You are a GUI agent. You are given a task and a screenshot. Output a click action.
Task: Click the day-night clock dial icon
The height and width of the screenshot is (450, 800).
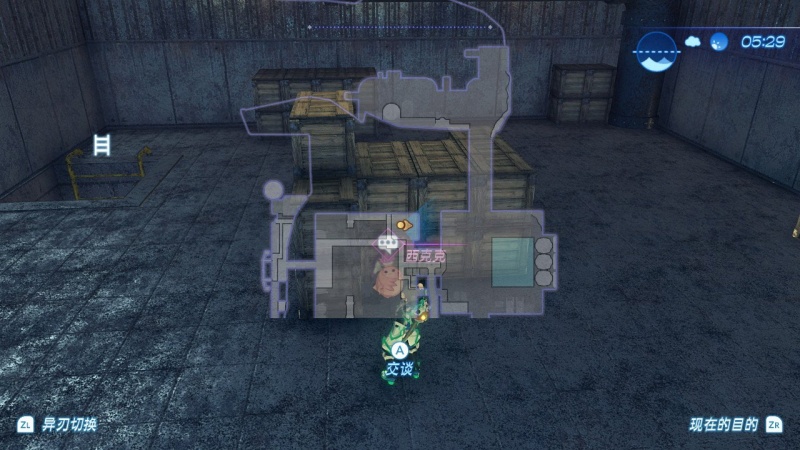click(656, 43)
